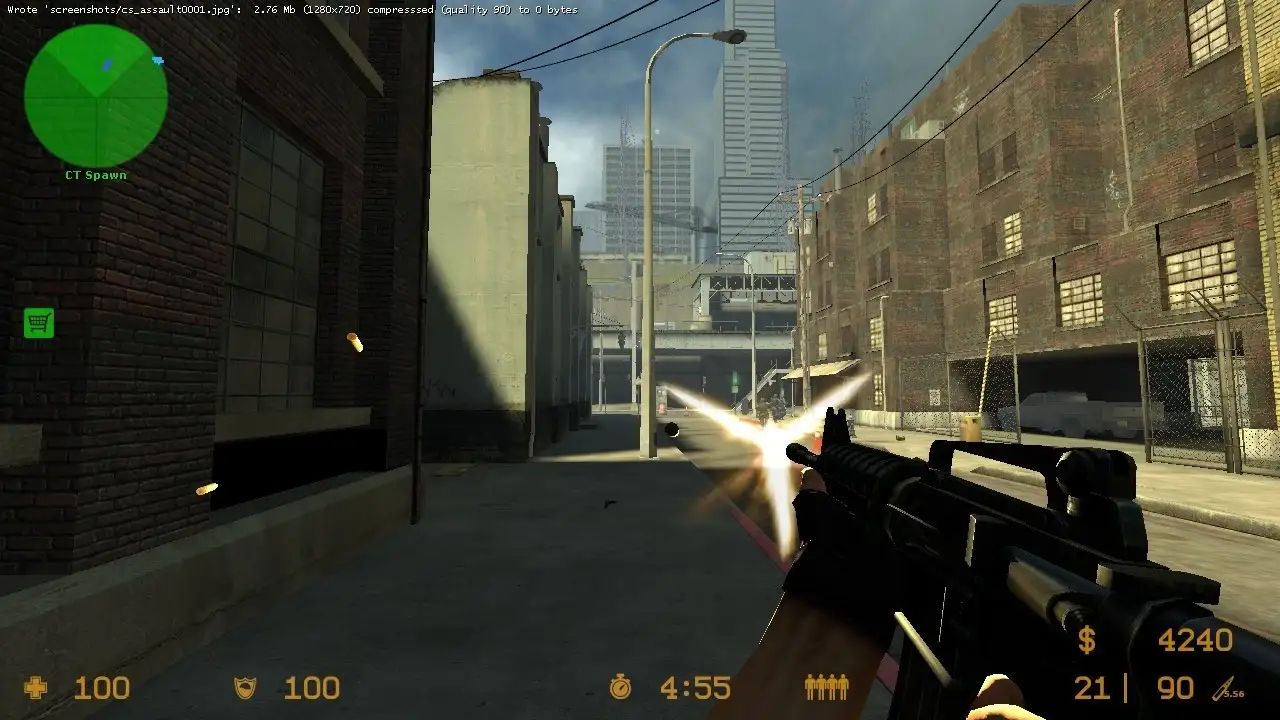
Task: Click the green buy-zone shopping cart icon
Action: pos(38,323)
